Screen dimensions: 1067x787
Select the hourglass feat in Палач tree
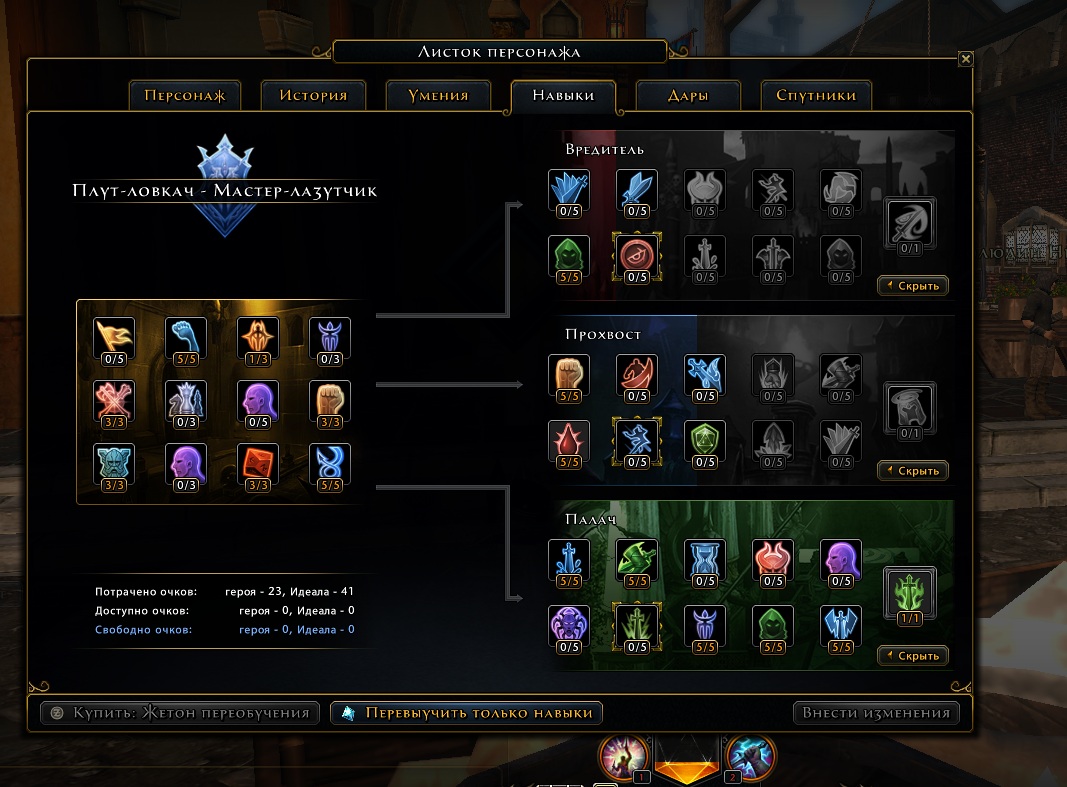(x=705, y=560)
